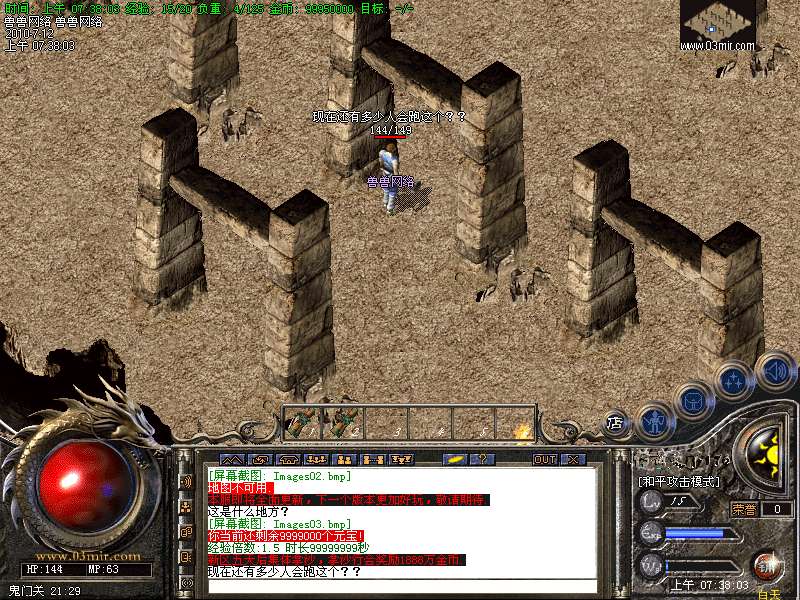Click the OUT logout button
The width and height of the screenshot is (800, 600).
(x=544, y=459)
